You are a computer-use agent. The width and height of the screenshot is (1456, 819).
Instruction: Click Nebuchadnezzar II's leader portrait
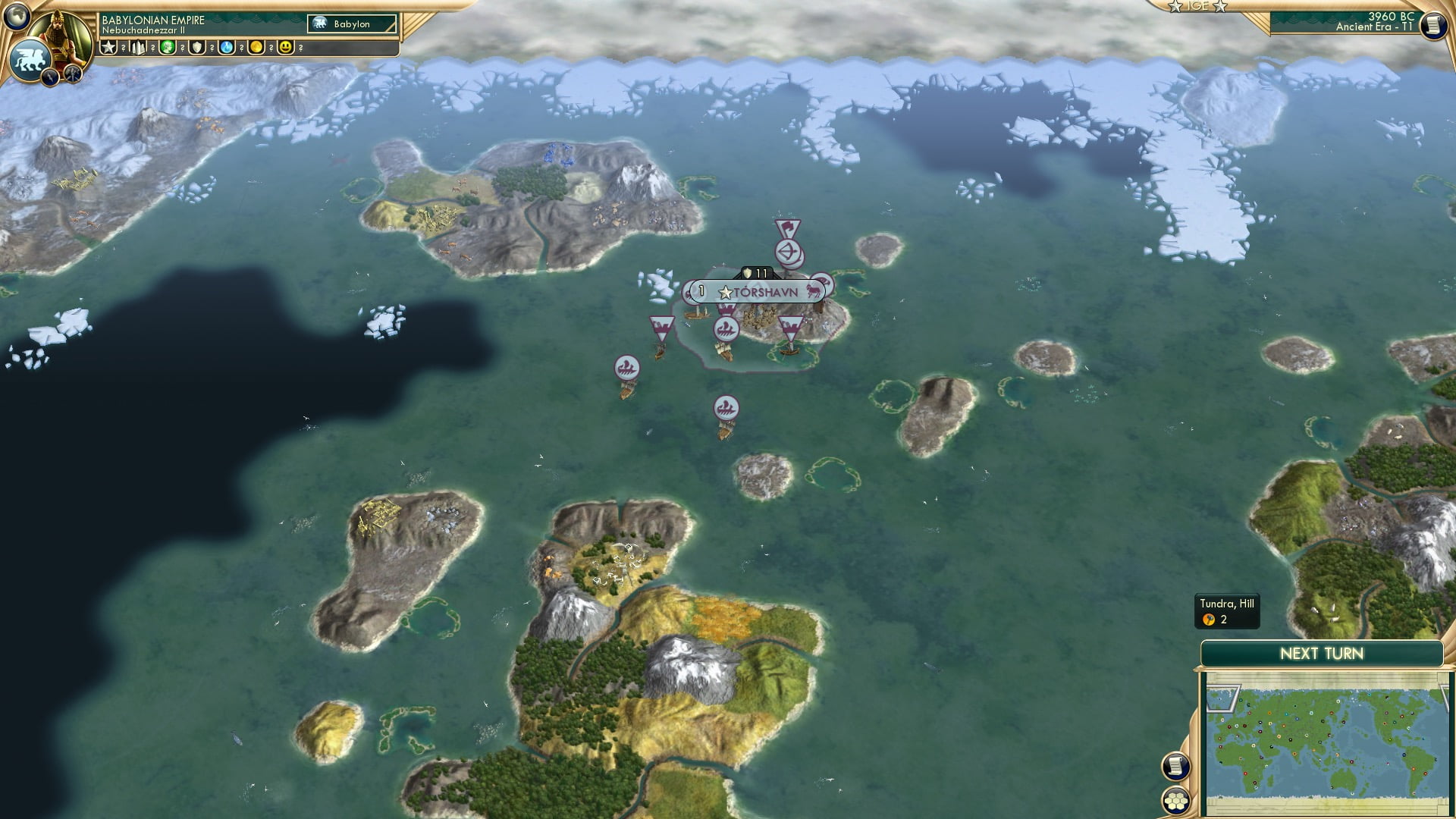[x=61, y=36]
